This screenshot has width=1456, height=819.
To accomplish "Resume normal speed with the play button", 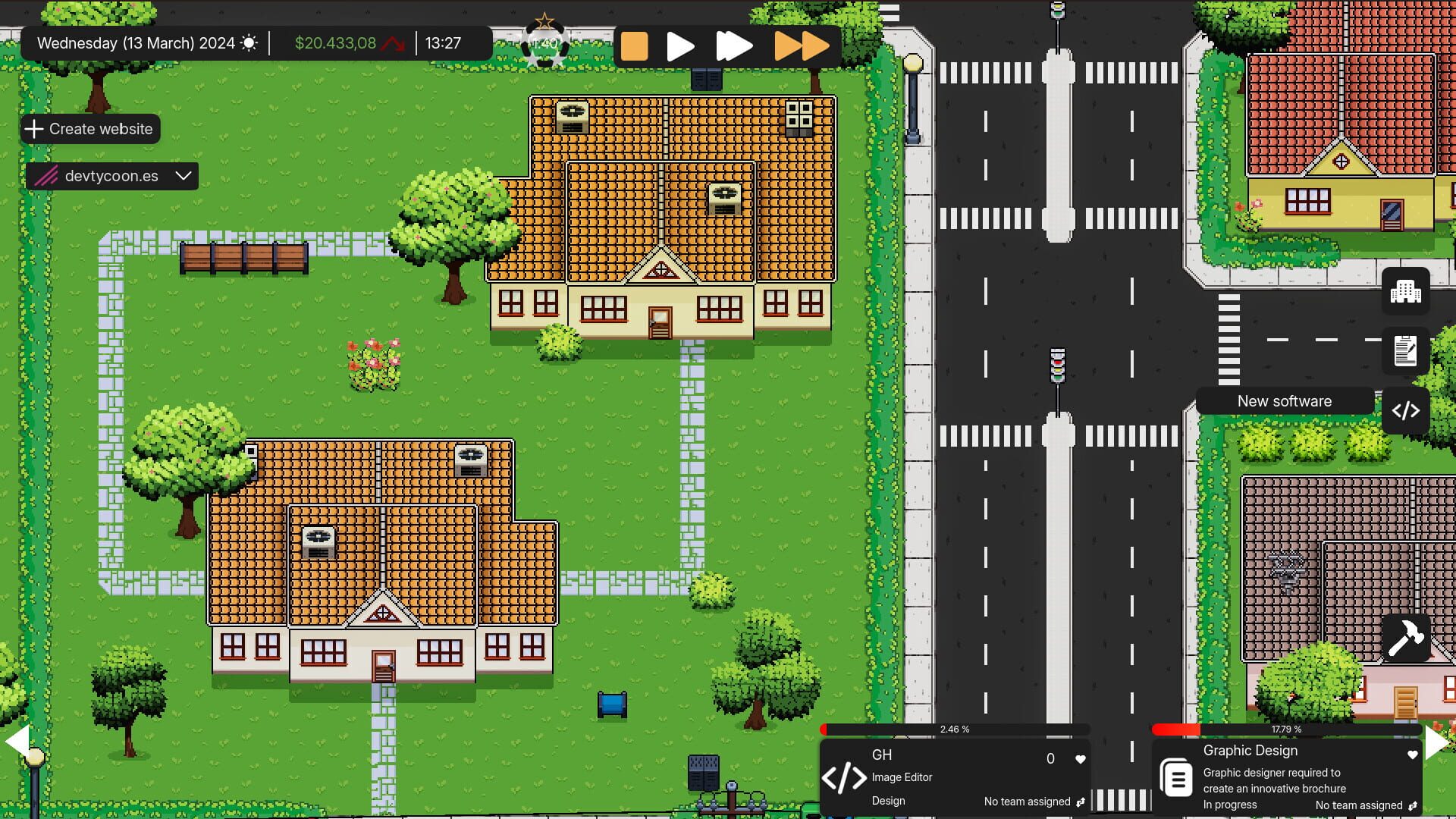I will [680, 45].
